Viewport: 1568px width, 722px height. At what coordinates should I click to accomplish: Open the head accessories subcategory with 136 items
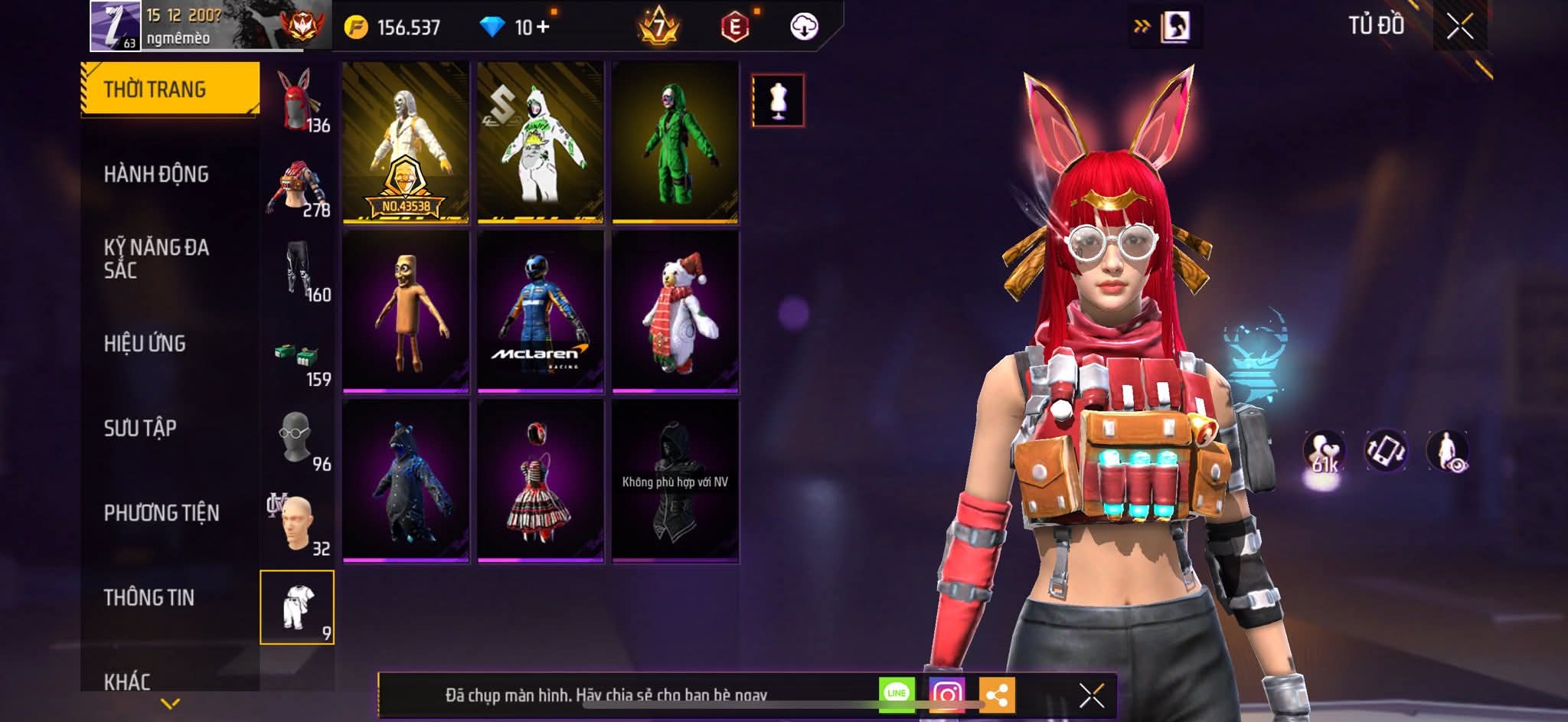pos(297,101)
